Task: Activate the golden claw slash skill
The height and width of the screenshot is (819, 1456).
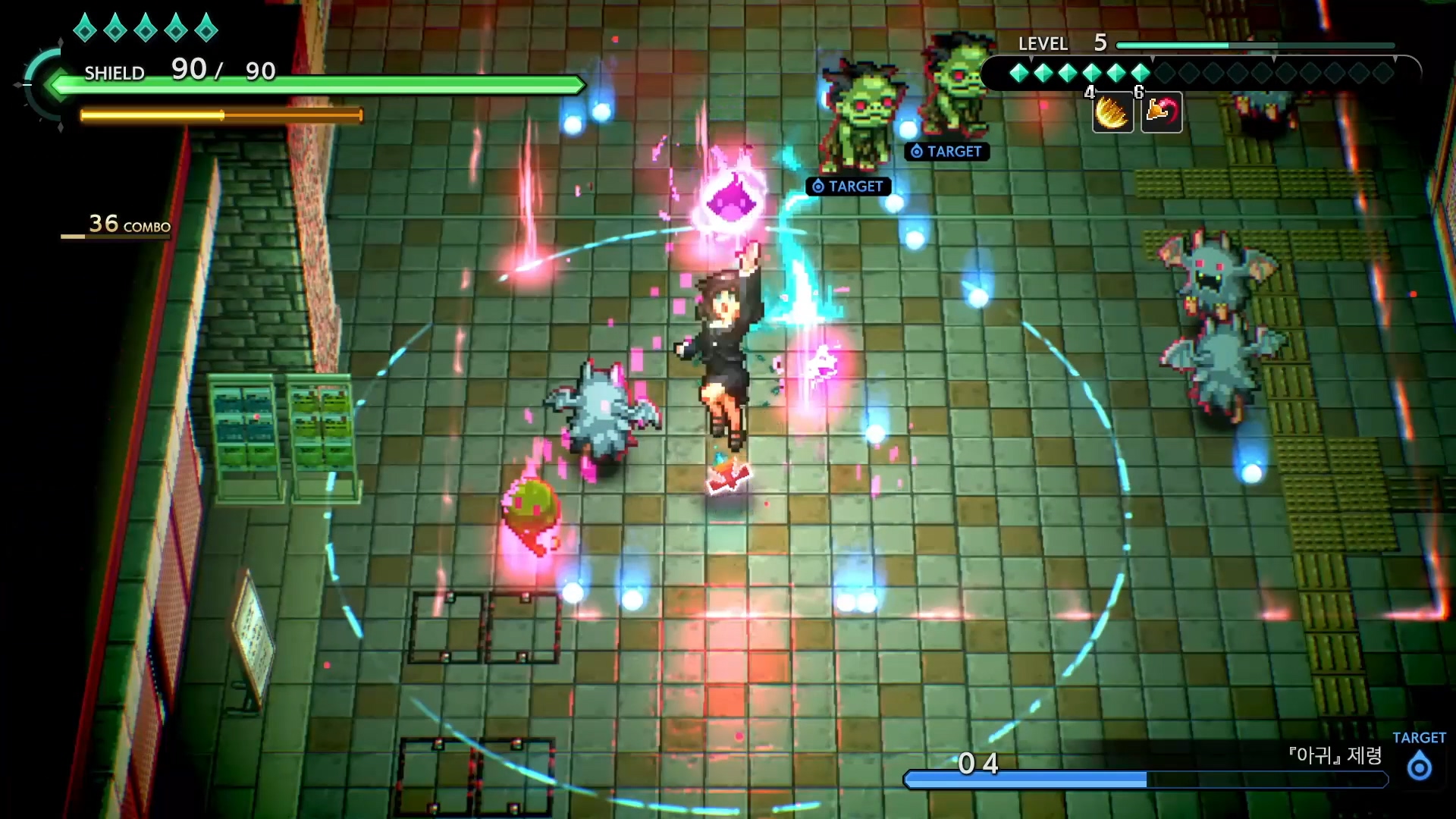Action: [x=1112, y=114]
